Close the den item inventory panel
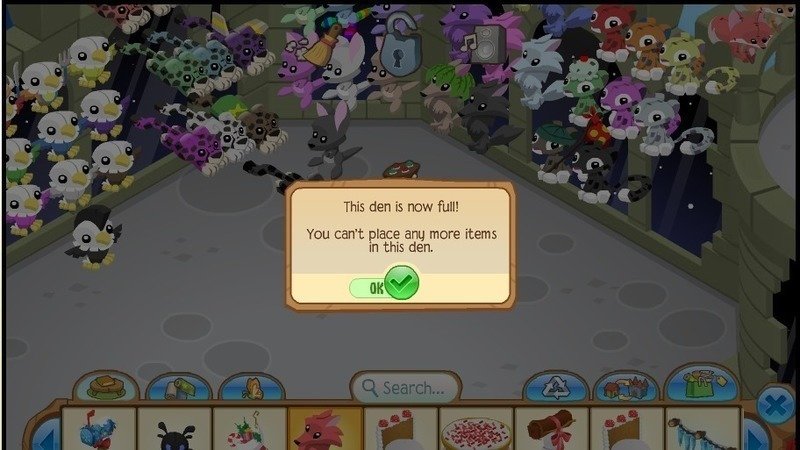 pos(774,405)
